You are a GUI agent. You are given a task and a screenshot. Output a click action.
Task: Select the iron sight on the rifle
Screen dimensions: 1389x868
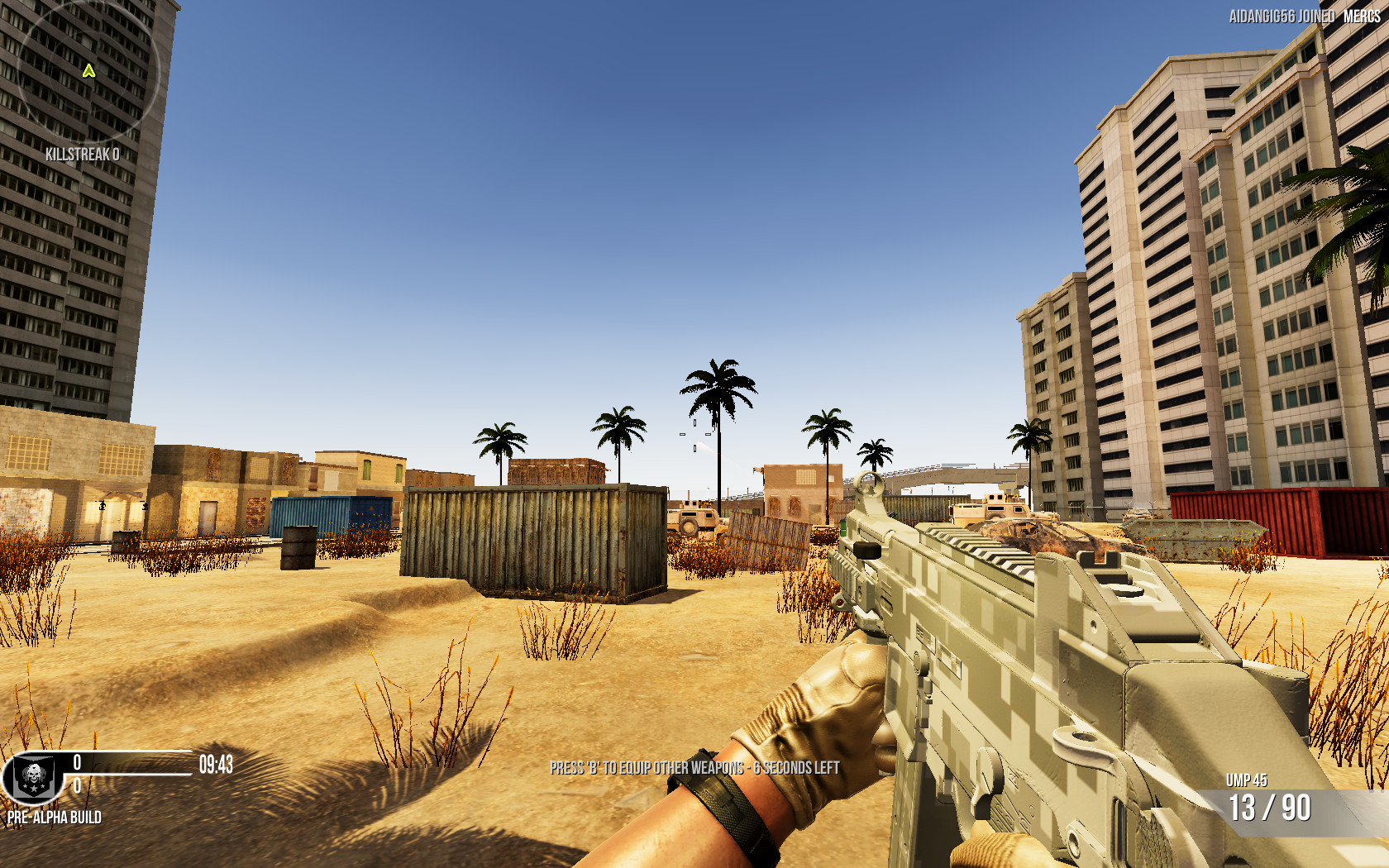[x=868, y=488]
